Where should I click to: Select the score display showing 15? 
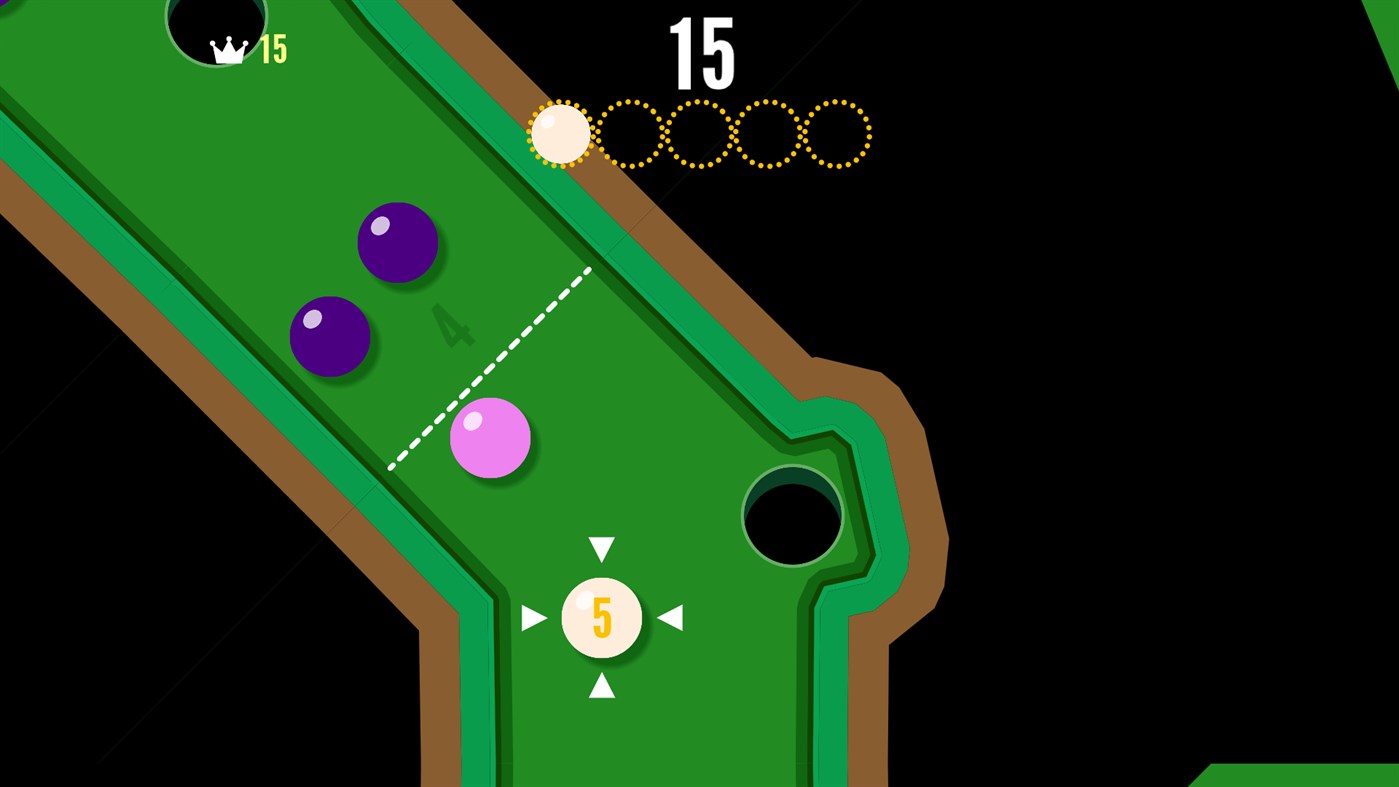(703, 55)
